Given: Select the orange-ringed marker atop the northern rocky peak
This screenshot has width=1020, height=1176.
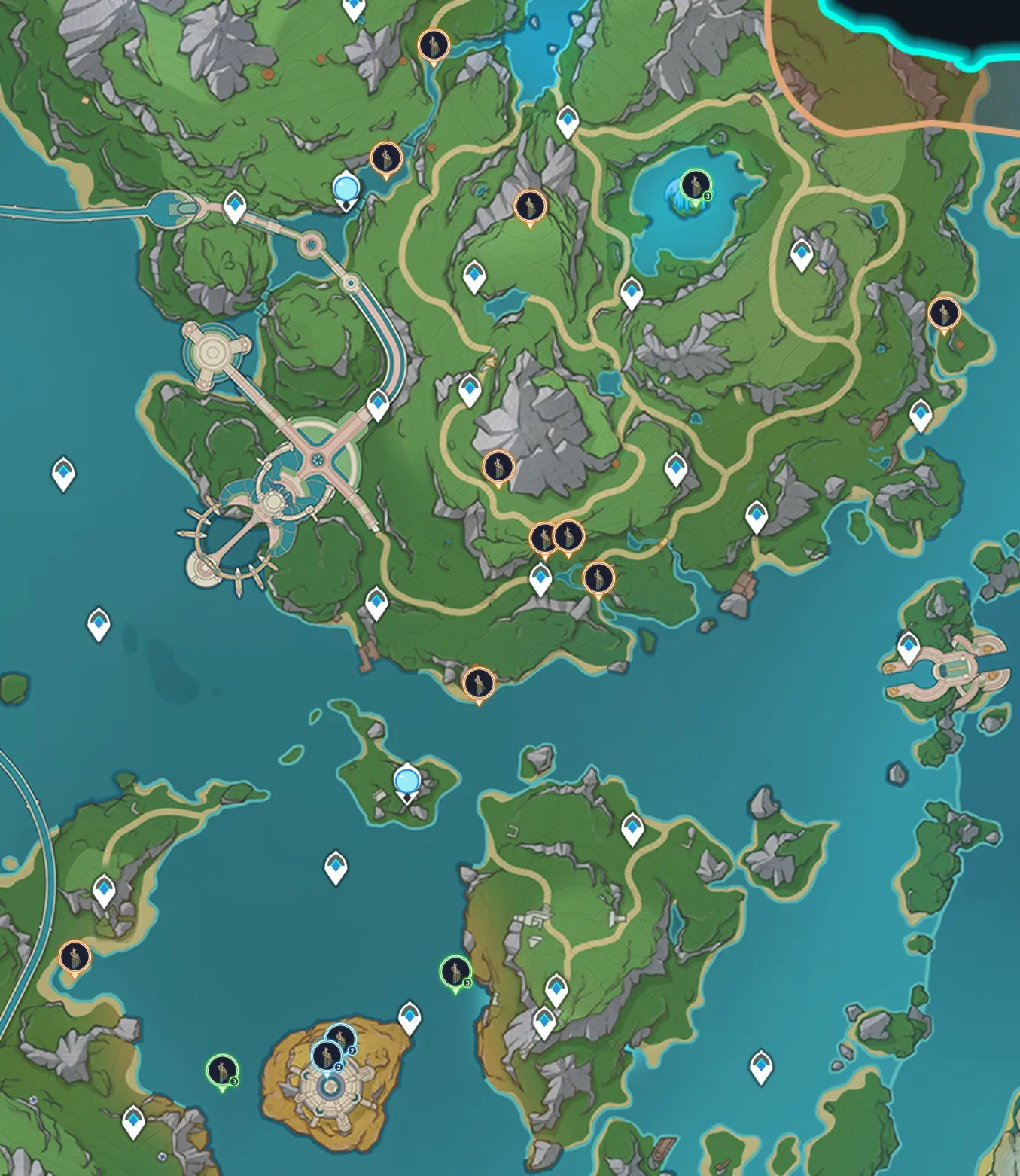Looking at the screenshot, I should click(530, 206).
